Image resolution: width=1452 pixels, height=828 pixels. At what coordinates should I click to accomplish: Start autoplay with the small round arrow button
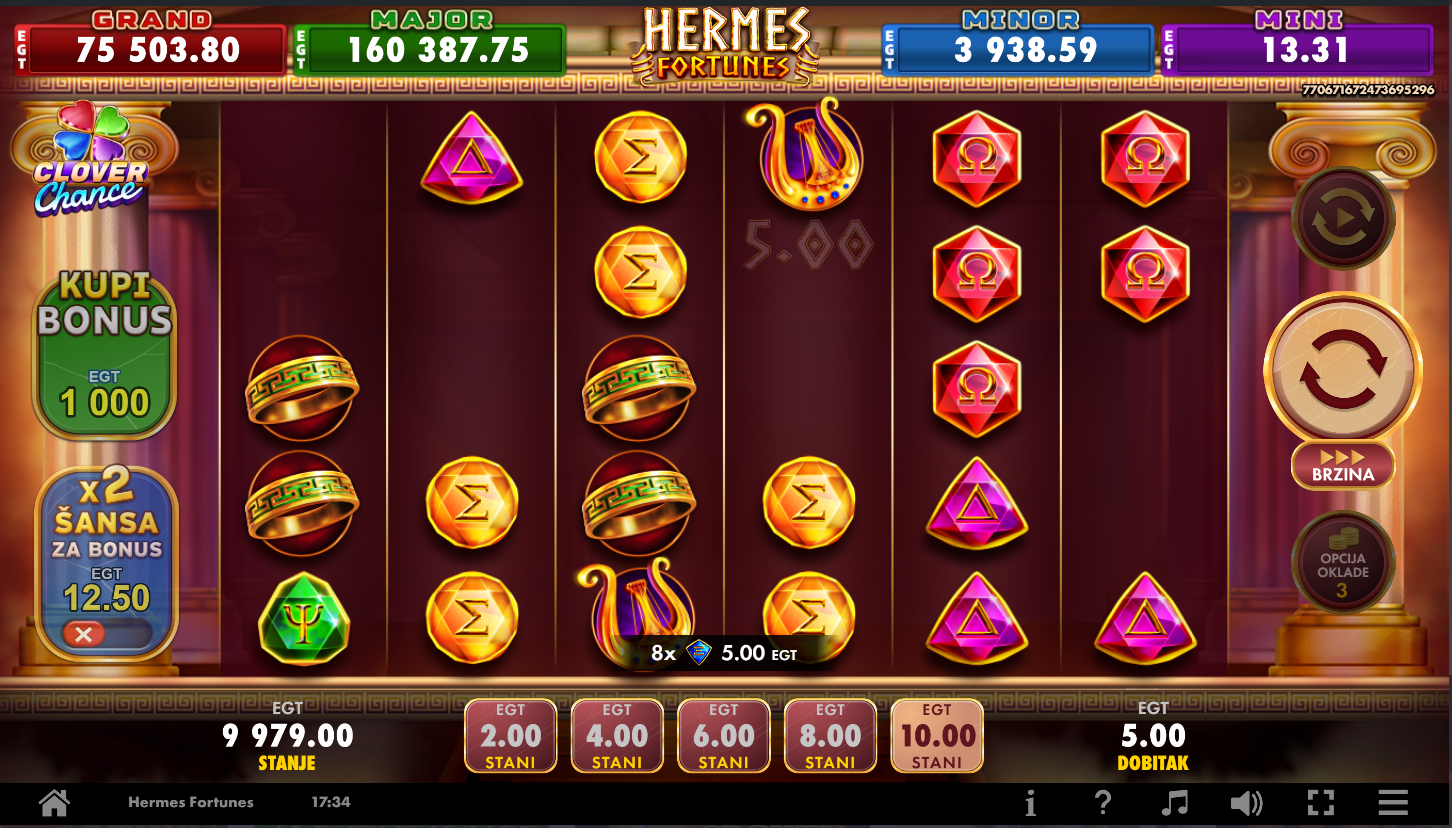(x=1342, y=218)
